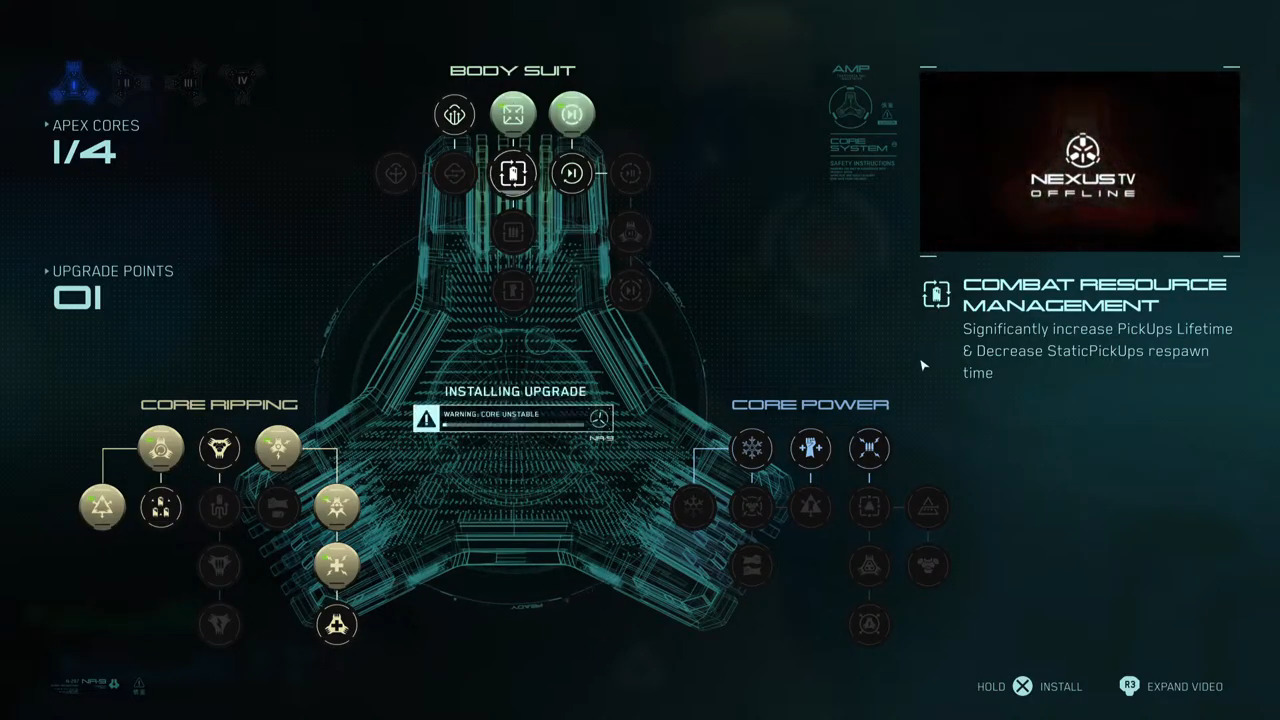1280x720 pixels.
Task: Select the installed recycle triangle Core Ripping node
Action: pos(102,507)
